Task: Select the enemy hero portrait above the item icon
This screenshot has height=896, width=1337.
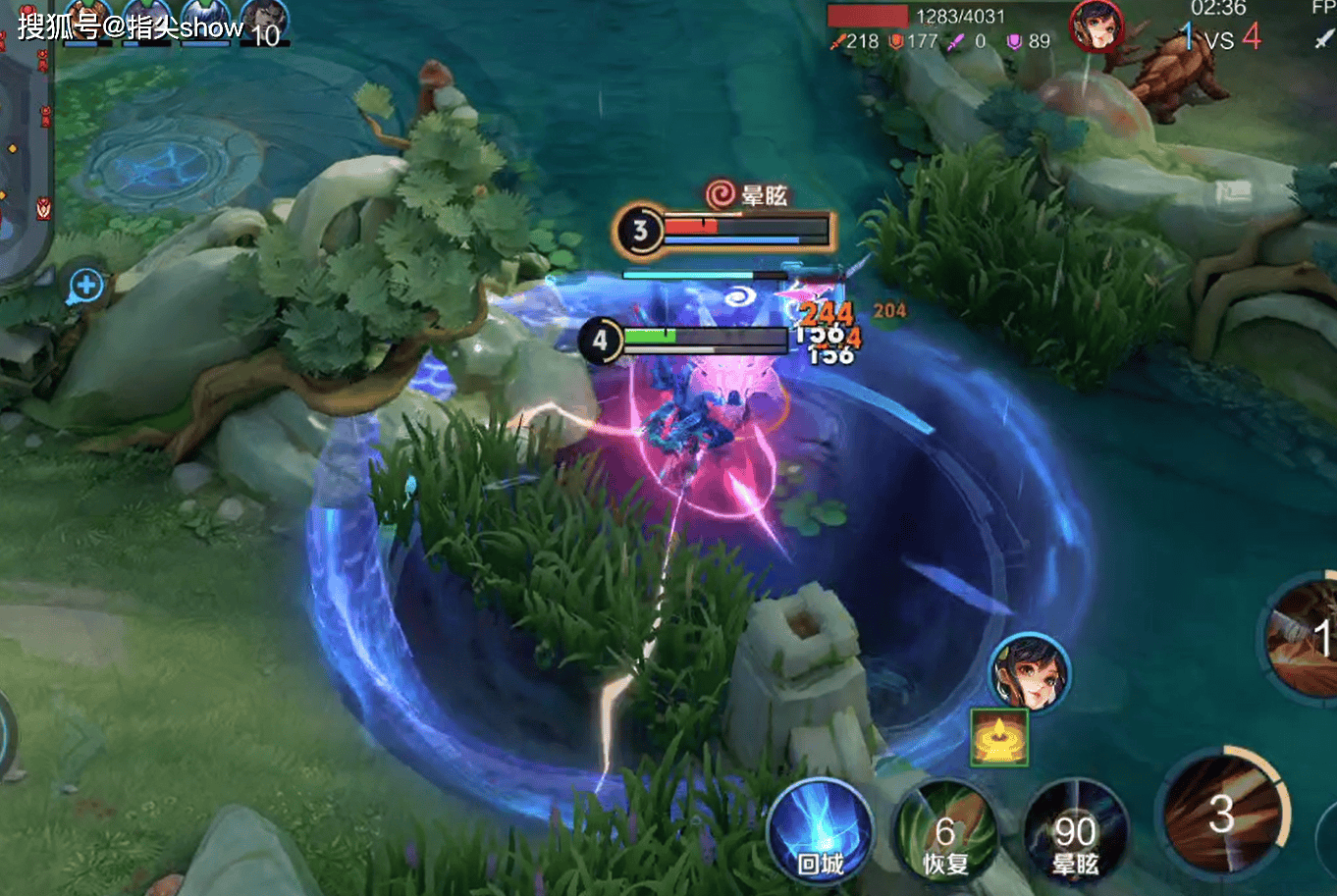Action: point(1028,672)
